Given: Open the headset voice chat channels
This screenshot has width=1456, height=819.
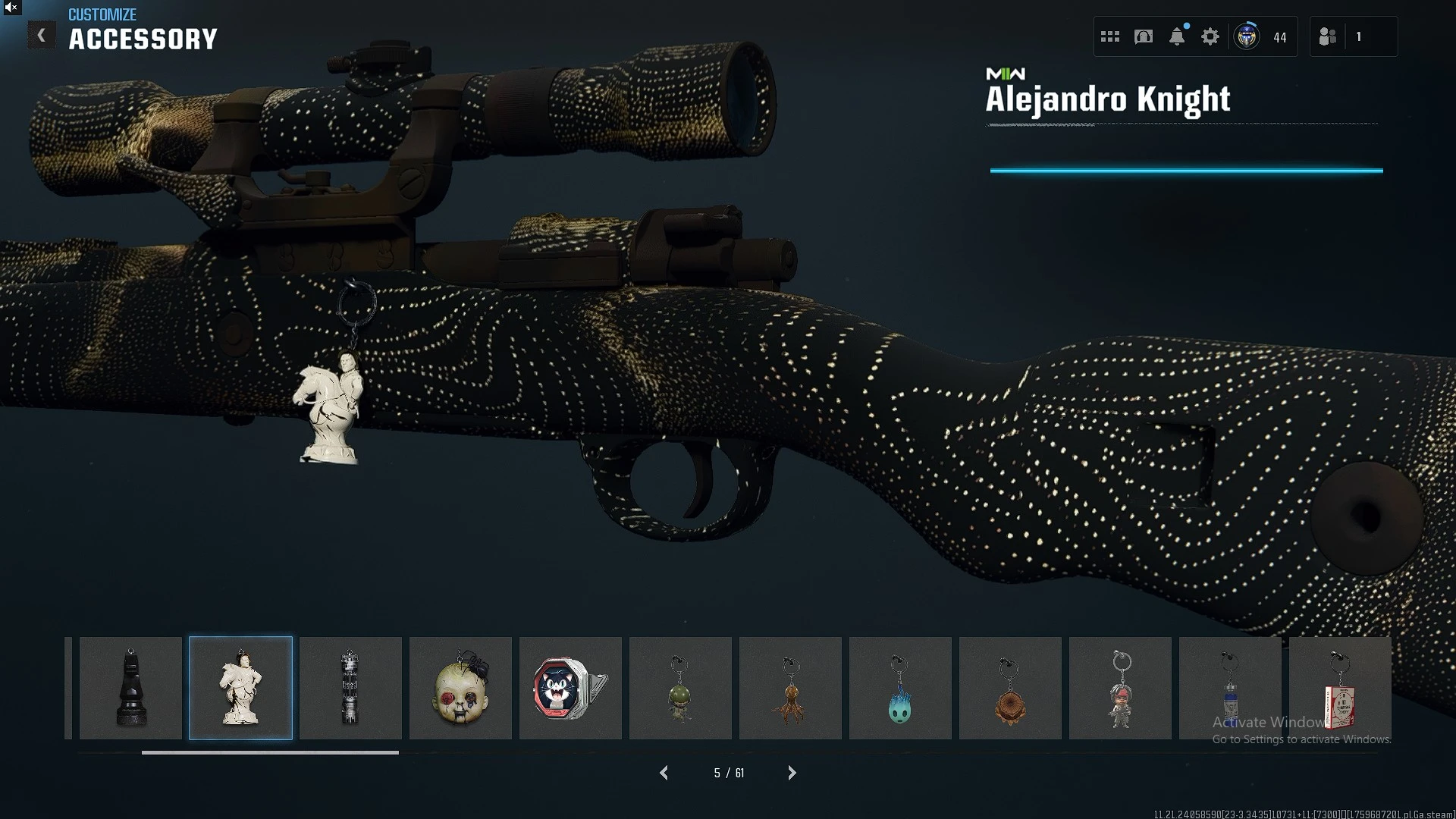Looking at the screenshot, I should [1144, 36].
